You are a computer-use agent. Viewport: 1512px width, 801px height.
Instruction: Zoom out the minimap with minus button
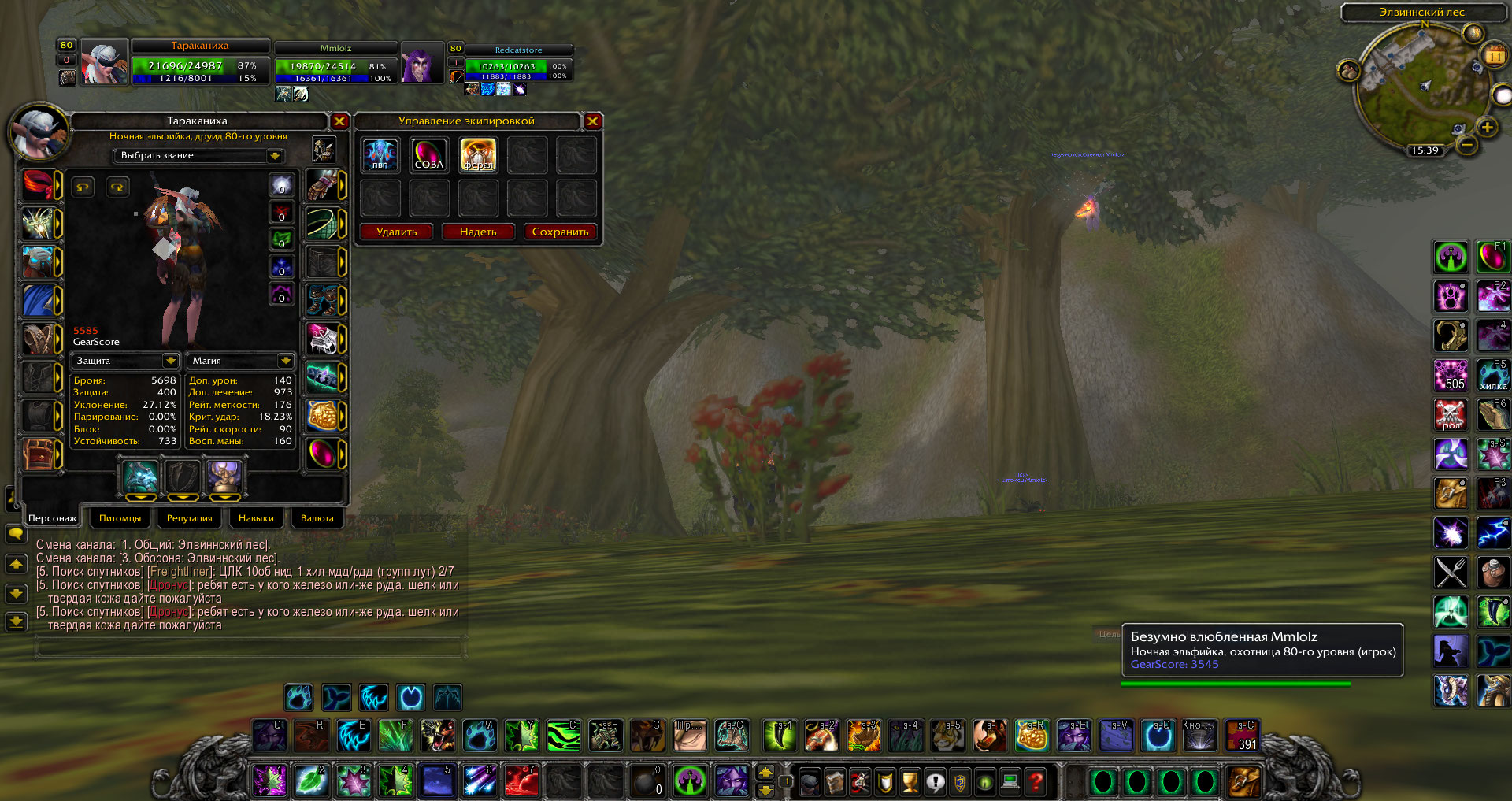[x=1466, y=145]
